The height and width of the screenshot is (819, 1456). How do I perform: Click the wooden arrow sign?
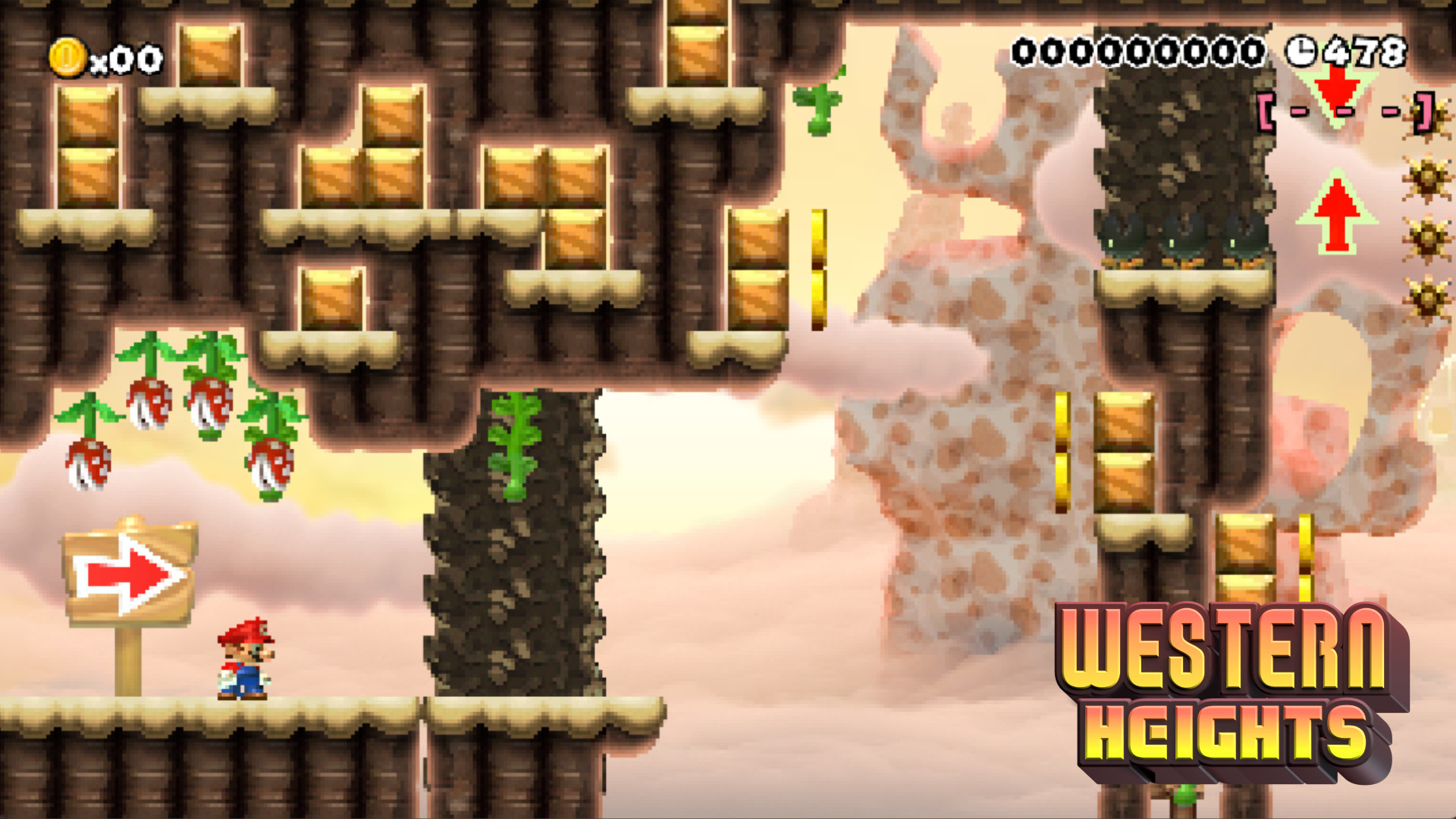129,573
